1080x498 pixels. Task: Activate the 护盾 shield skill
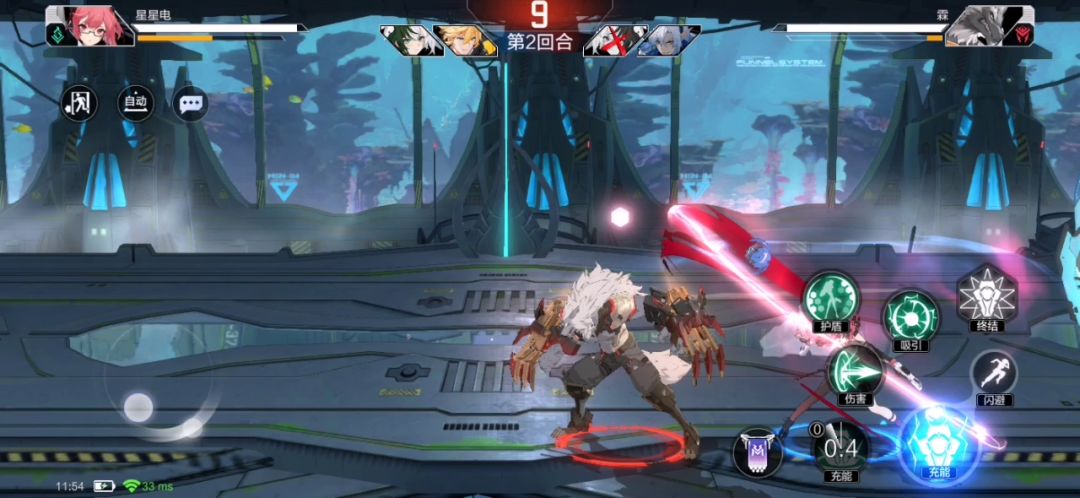(x=831, y=296)
